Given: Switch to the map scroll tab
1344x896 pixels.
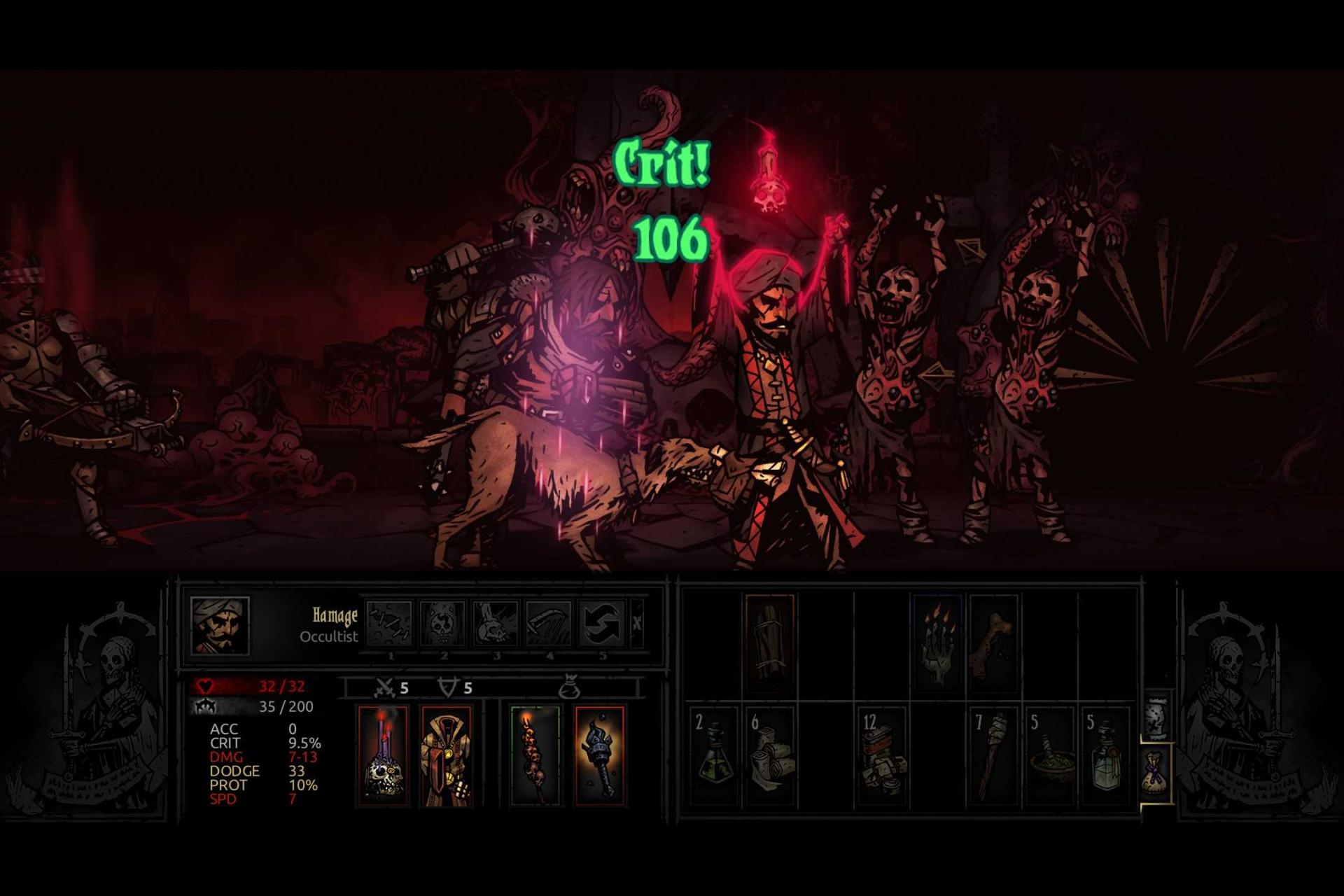Looking at the screenshot, I should pyautogui.click(x=1156, y=717).
